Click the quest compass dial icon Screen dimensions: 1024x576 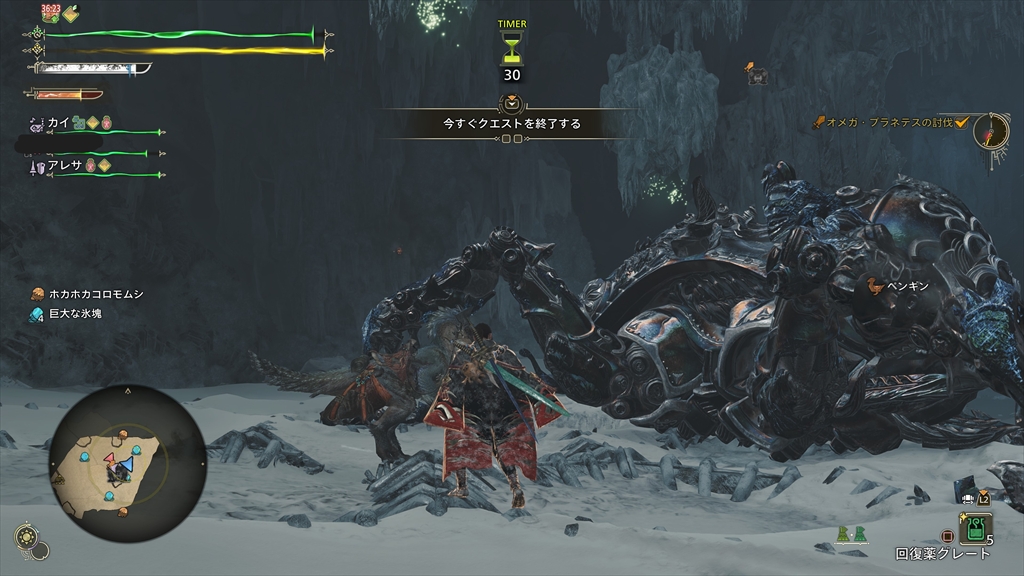(x=990, y=131)
